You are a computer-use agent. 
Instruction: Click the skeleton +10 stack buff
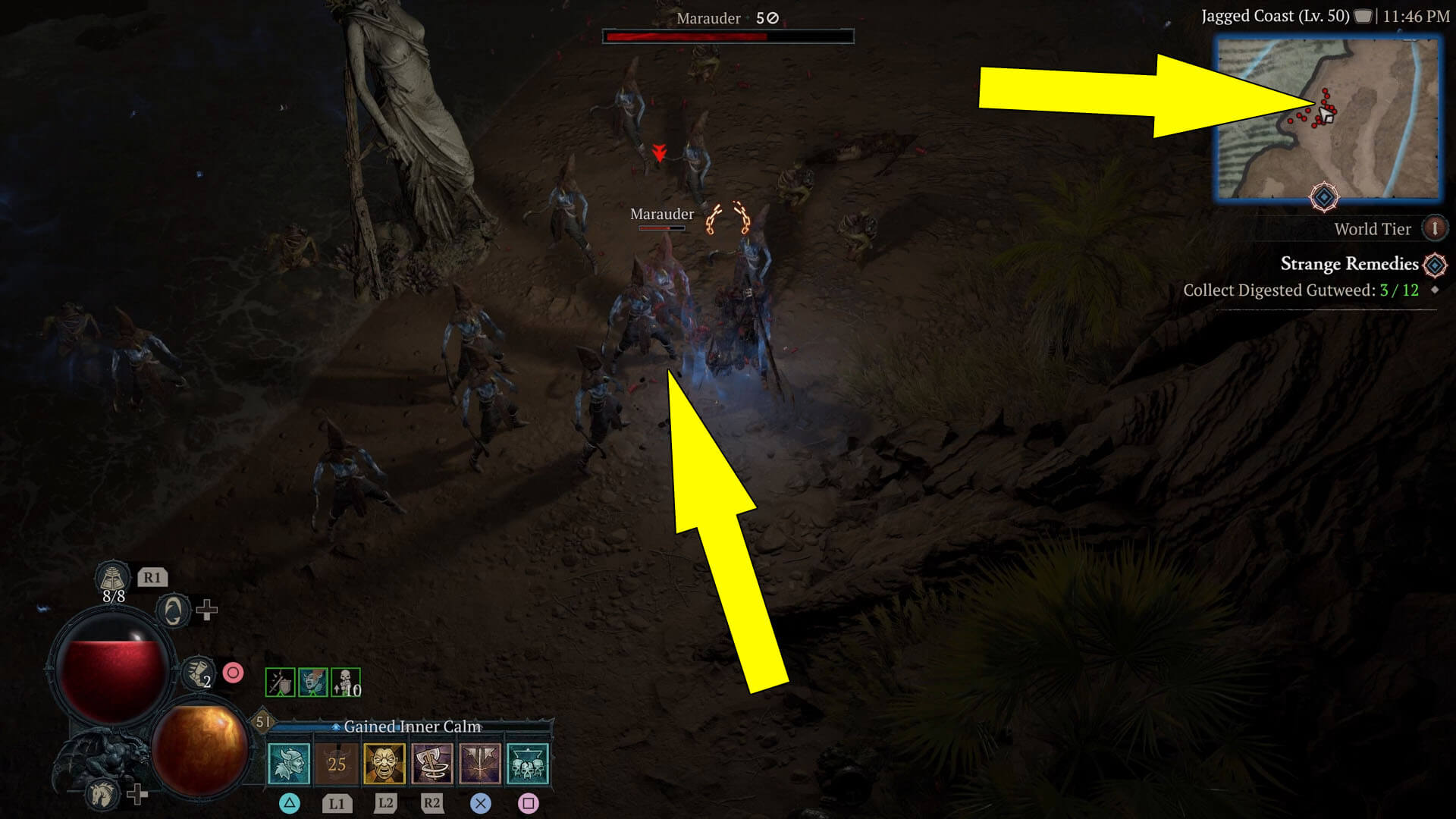click(345, 682)
